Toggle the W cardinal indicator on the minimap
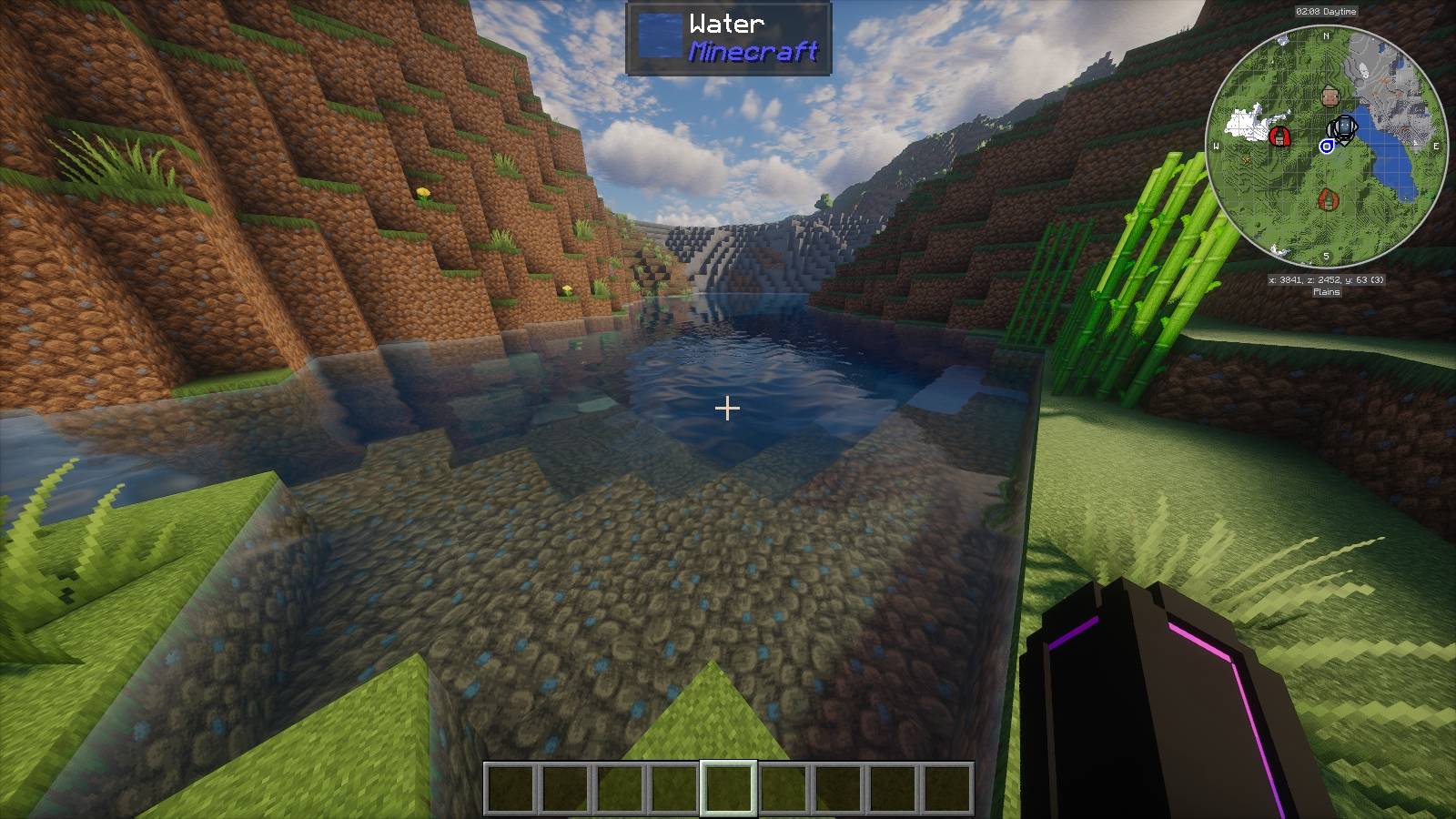 (1216, 145)
